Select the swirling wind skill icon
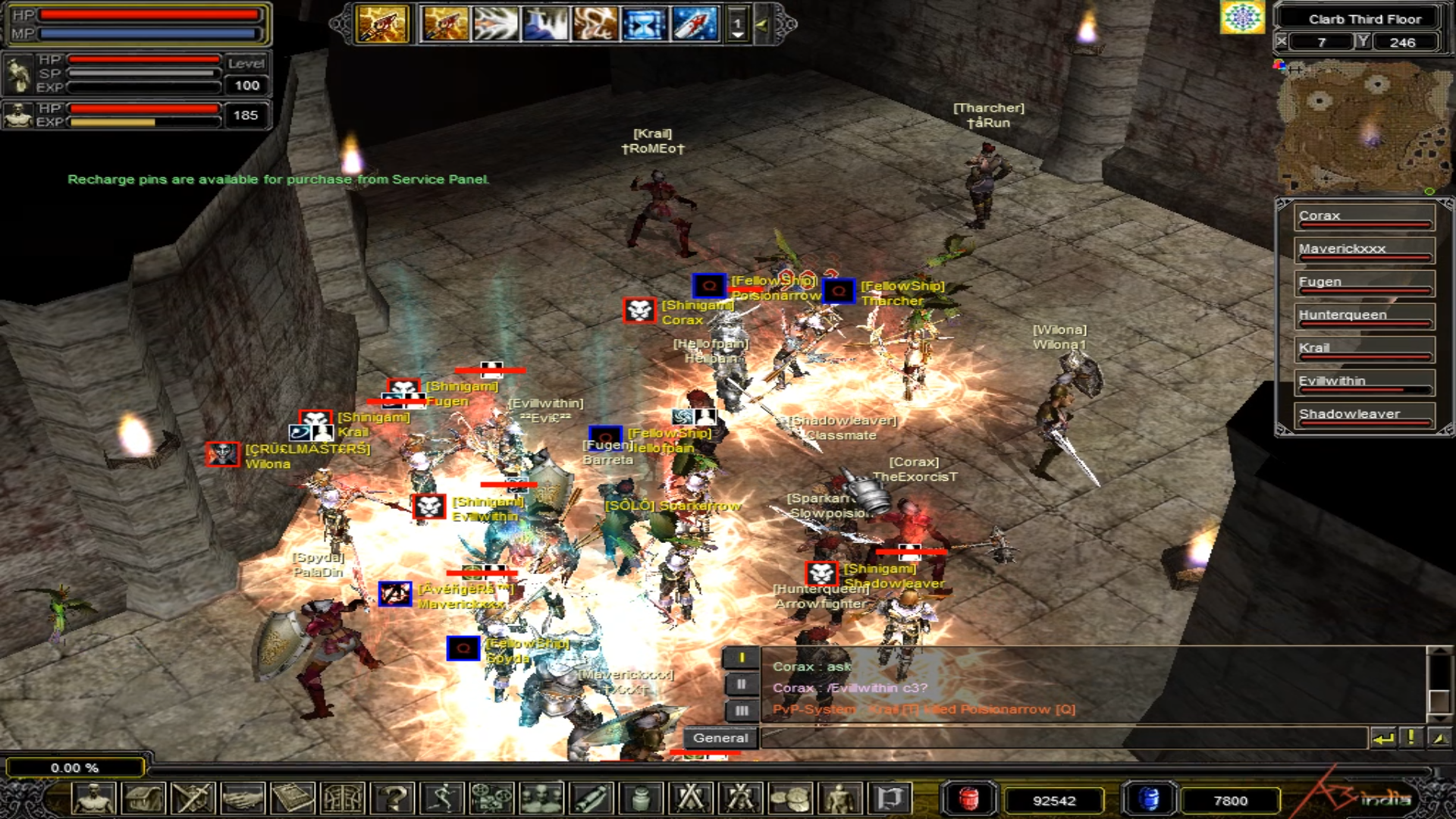1456x819 pixels. (595, 24)
